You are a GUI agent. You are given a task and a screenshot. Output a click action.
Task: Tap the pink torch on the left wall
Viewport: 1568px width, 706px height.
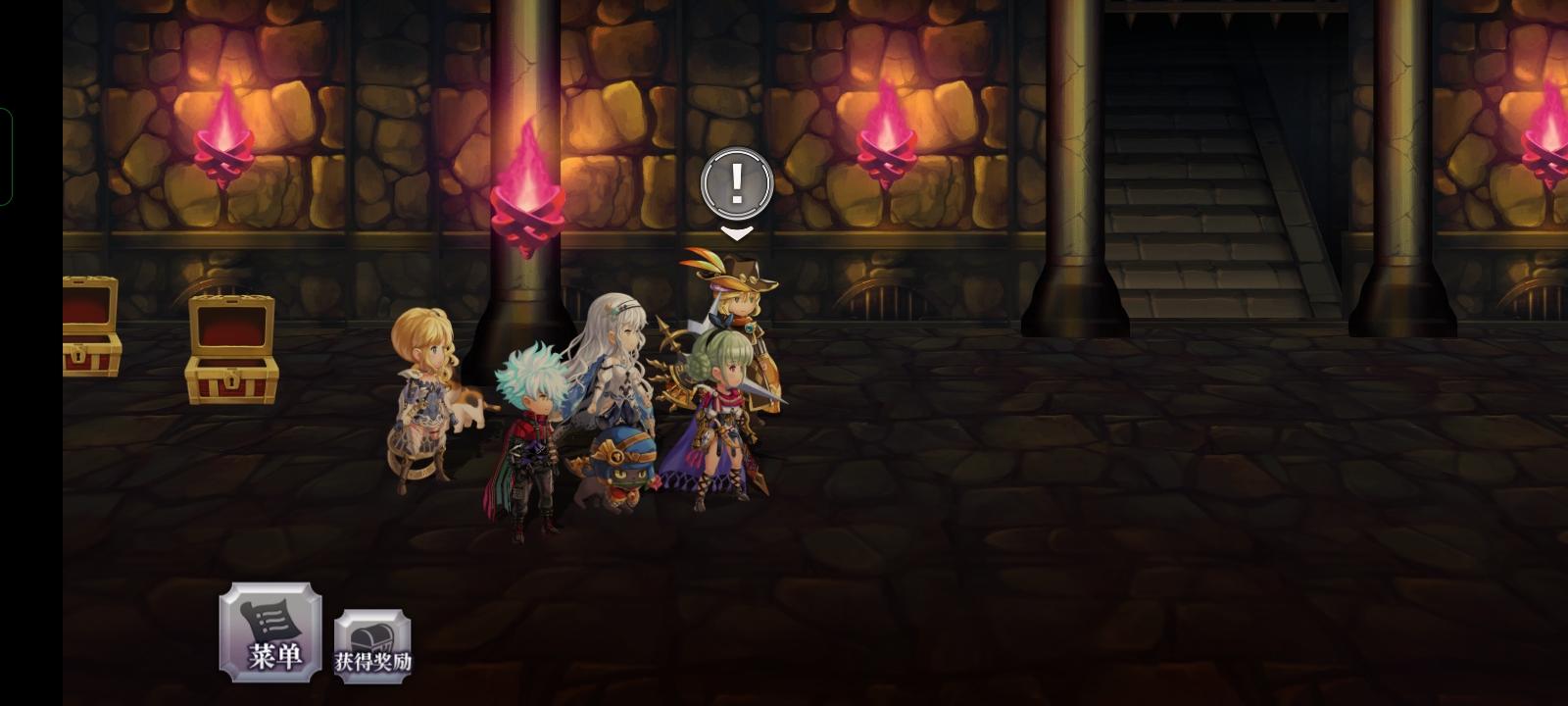pyautogui.click(x=225, y=152)
